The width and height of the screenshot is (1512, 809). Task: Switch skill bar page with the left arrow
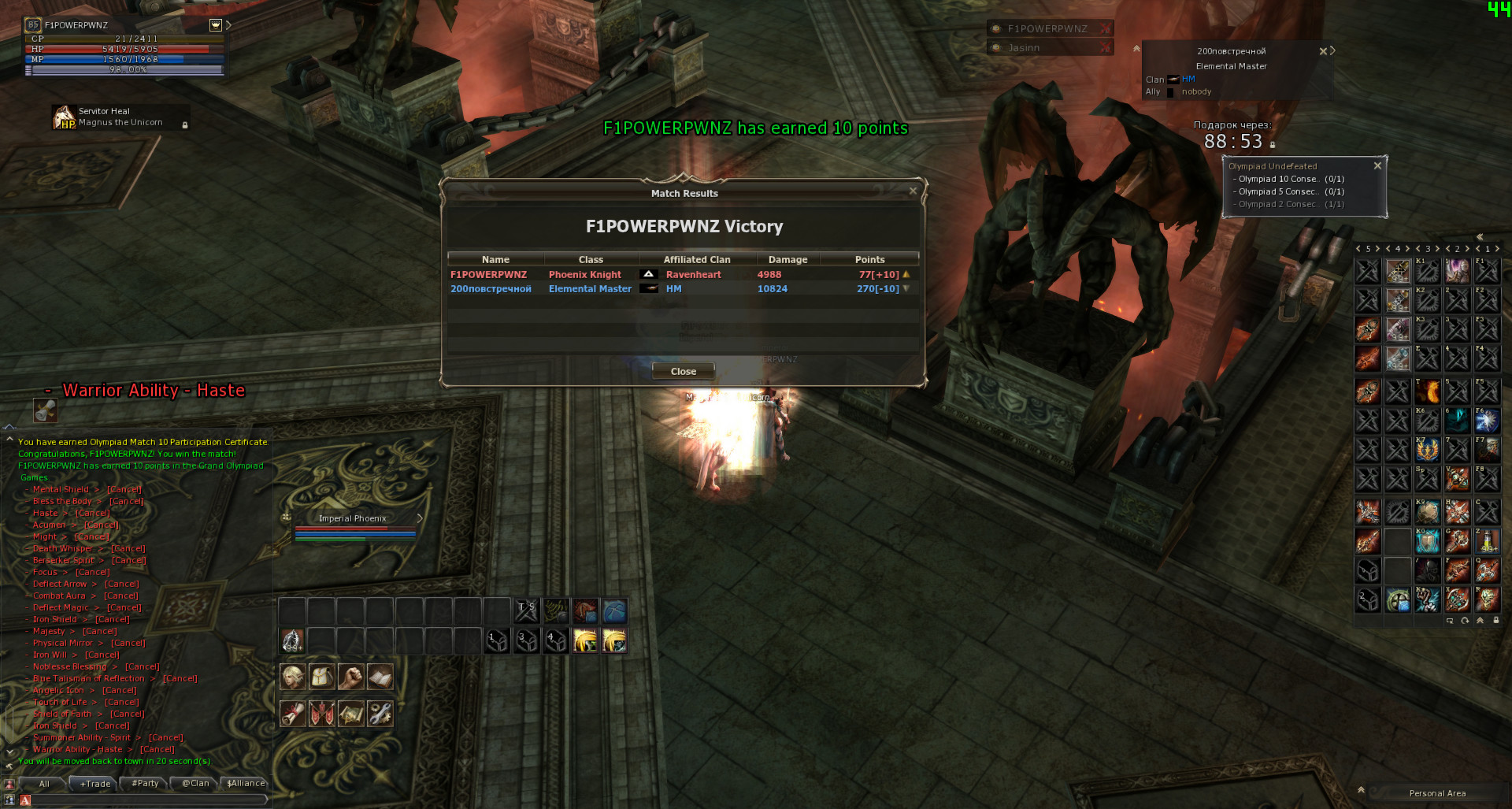[1357, 249]
